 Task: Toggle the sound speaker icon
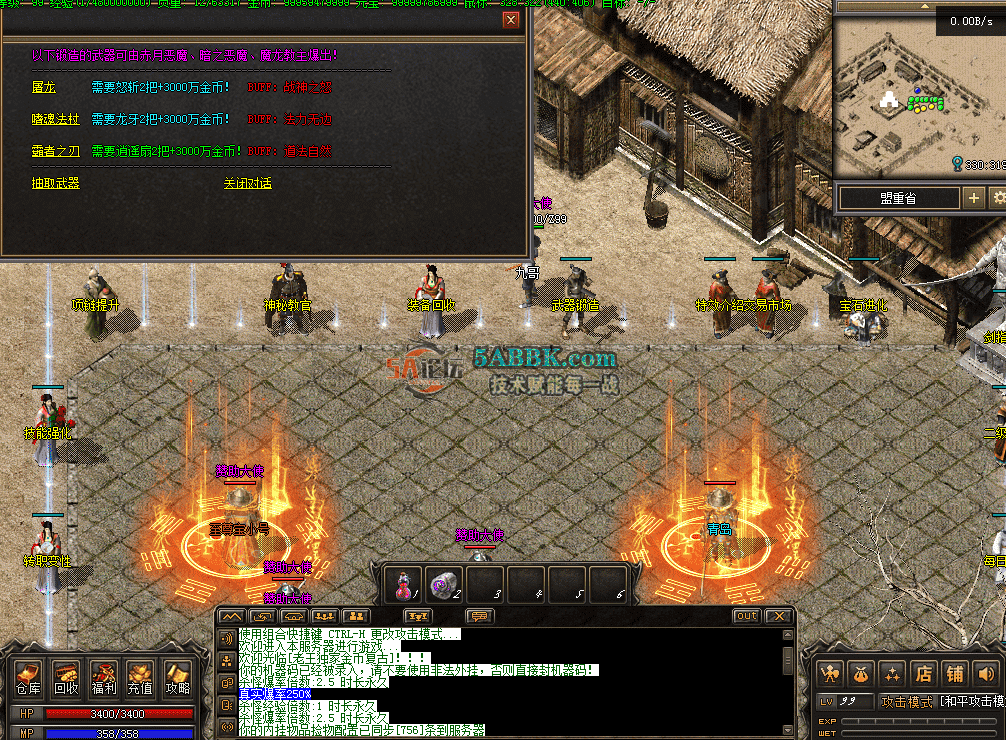[986, 673]
